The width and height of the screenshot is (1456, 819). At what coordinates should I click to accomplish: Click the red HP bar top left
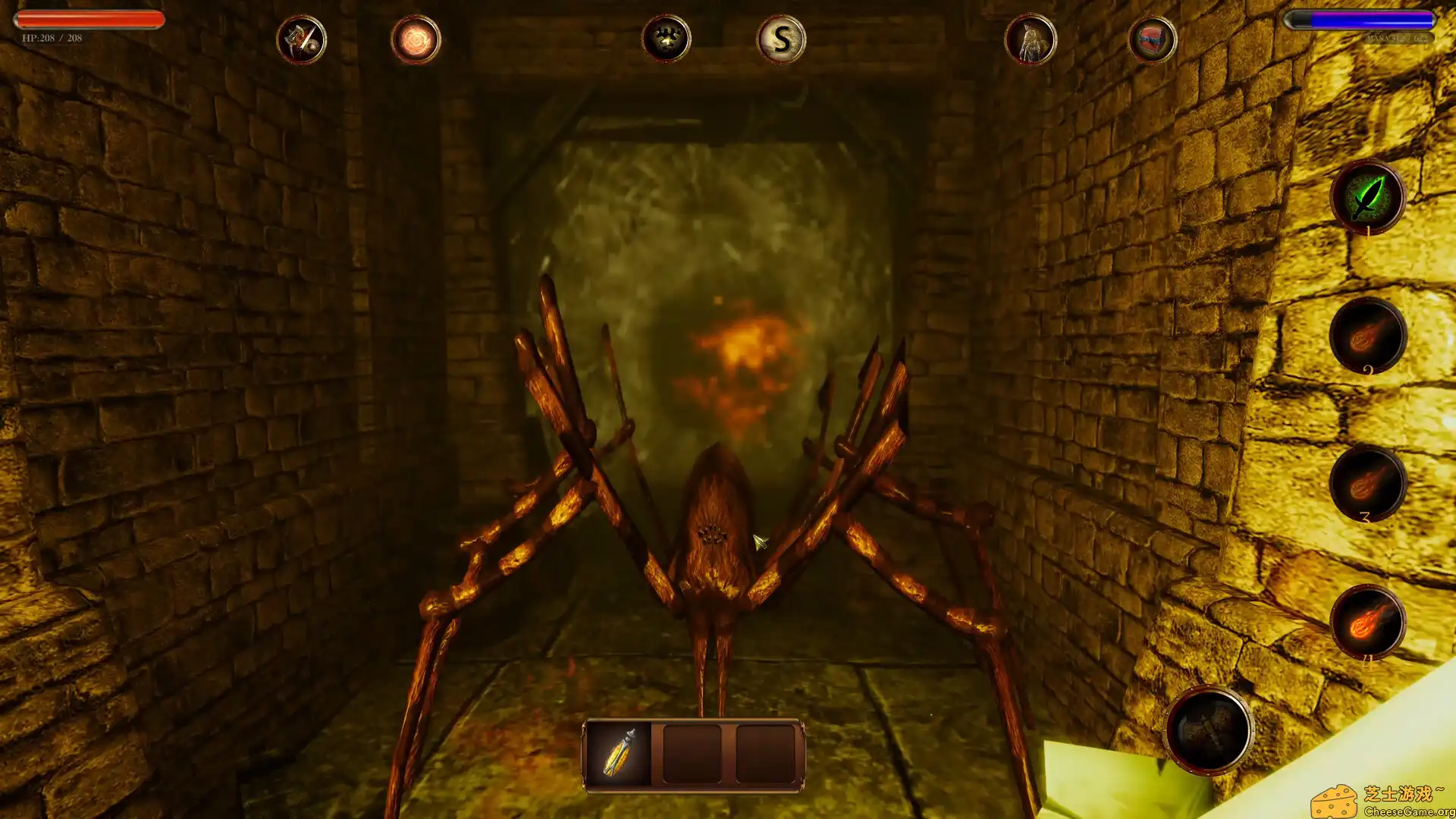(87, 18)
